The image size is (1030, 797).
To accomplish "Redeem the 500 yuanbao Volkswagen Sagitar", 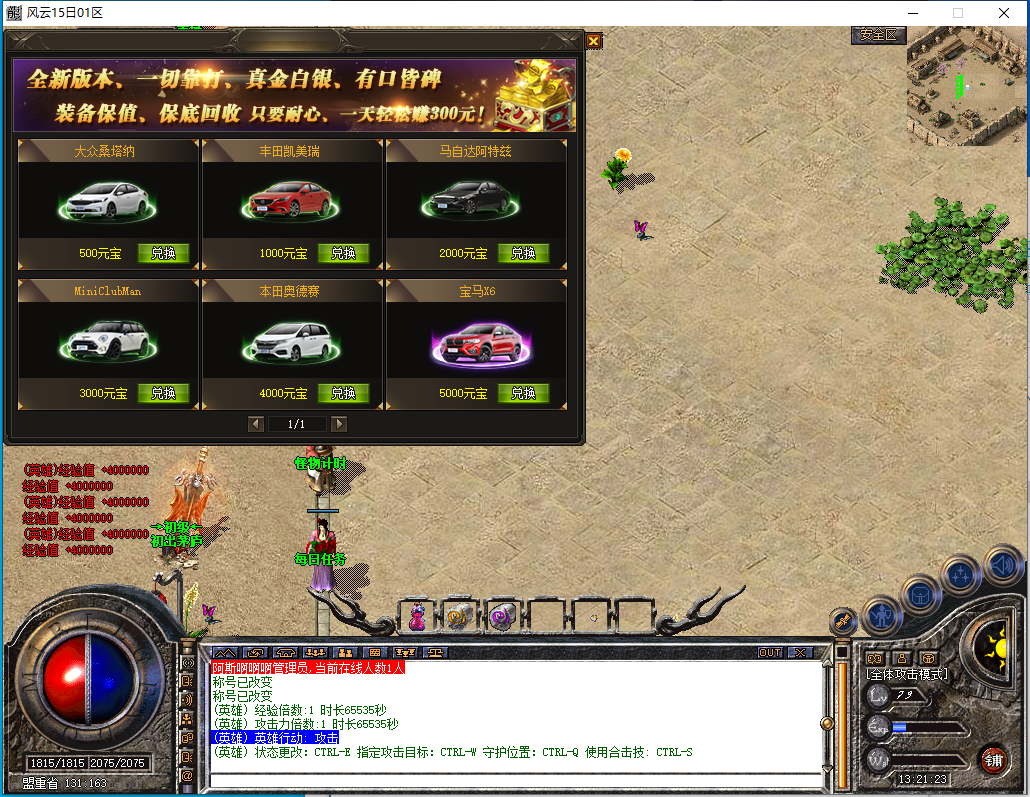I will (163, 253).
